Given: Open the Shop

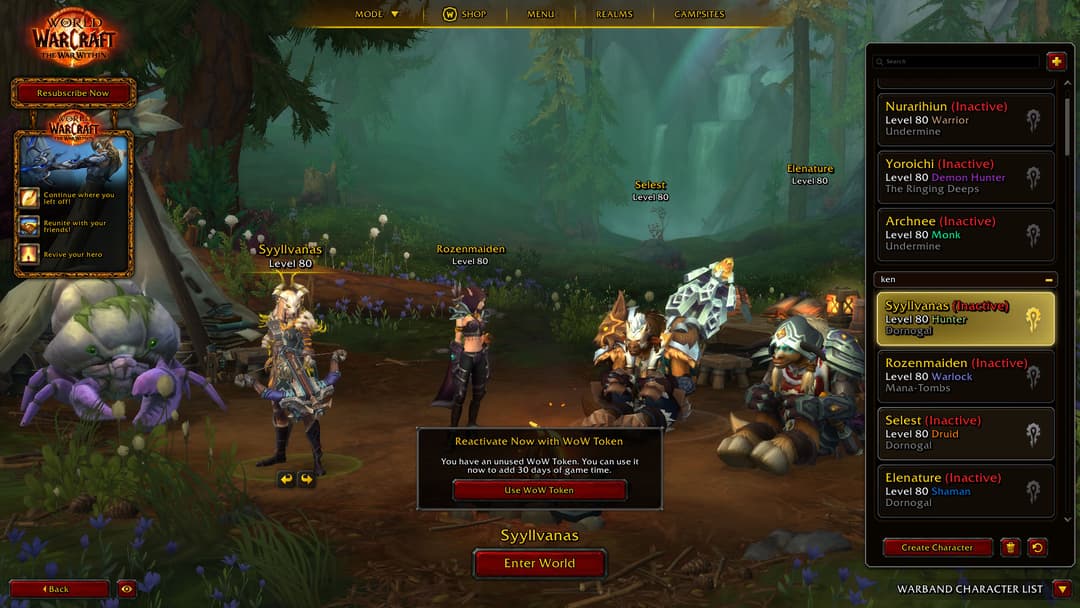Looking at the screenshot, I should coord(464,14).
